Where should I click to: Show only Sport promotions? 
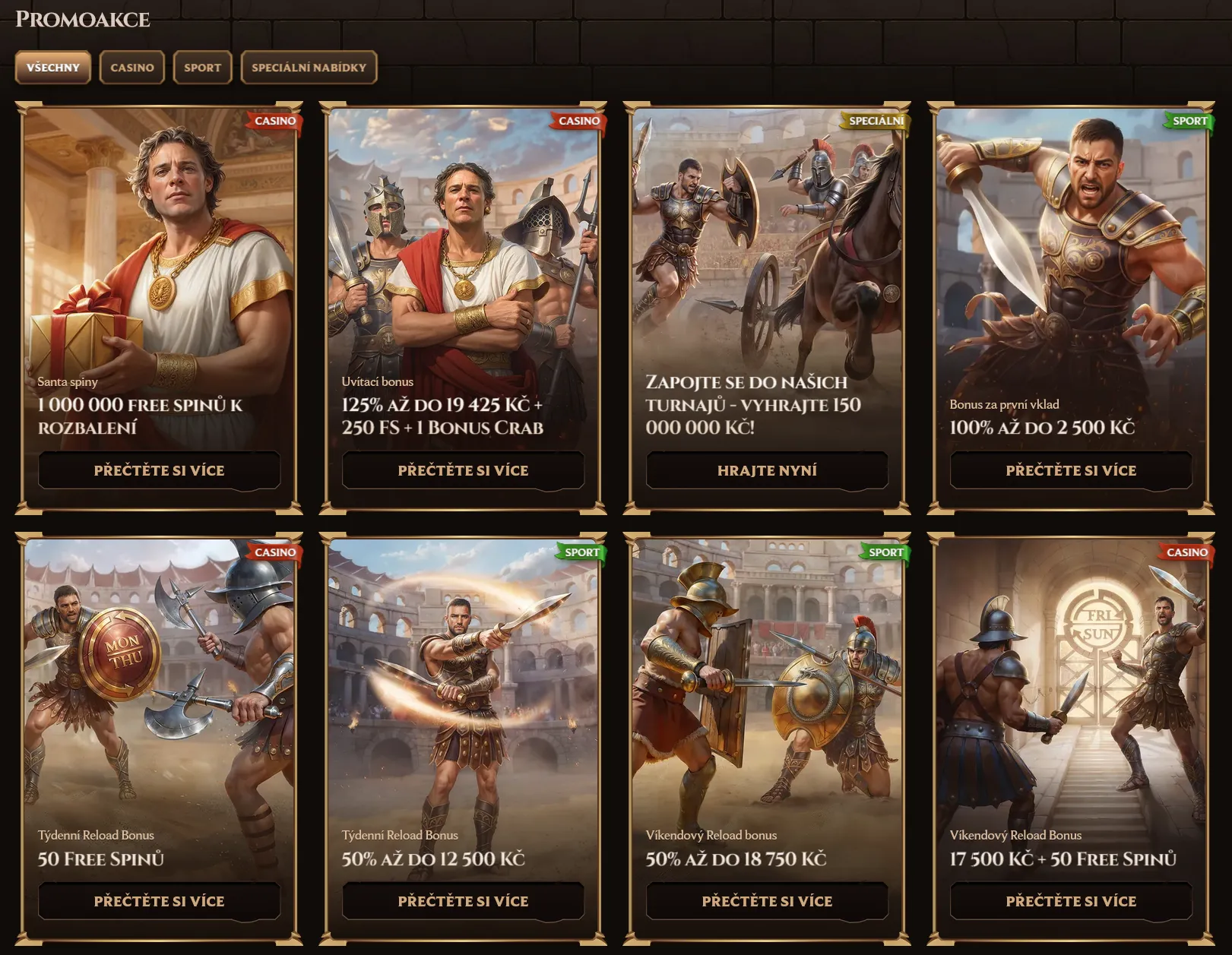202,68
